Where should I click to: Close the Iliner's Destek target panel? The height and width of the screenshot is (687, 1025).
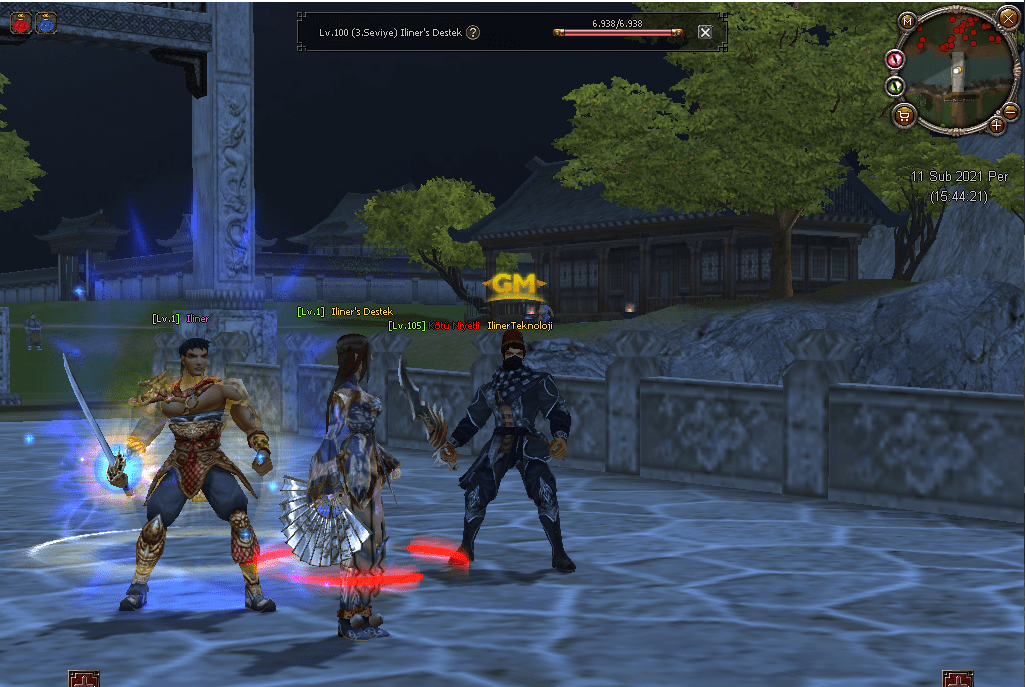pyautogui.click(x=705, y=32)
